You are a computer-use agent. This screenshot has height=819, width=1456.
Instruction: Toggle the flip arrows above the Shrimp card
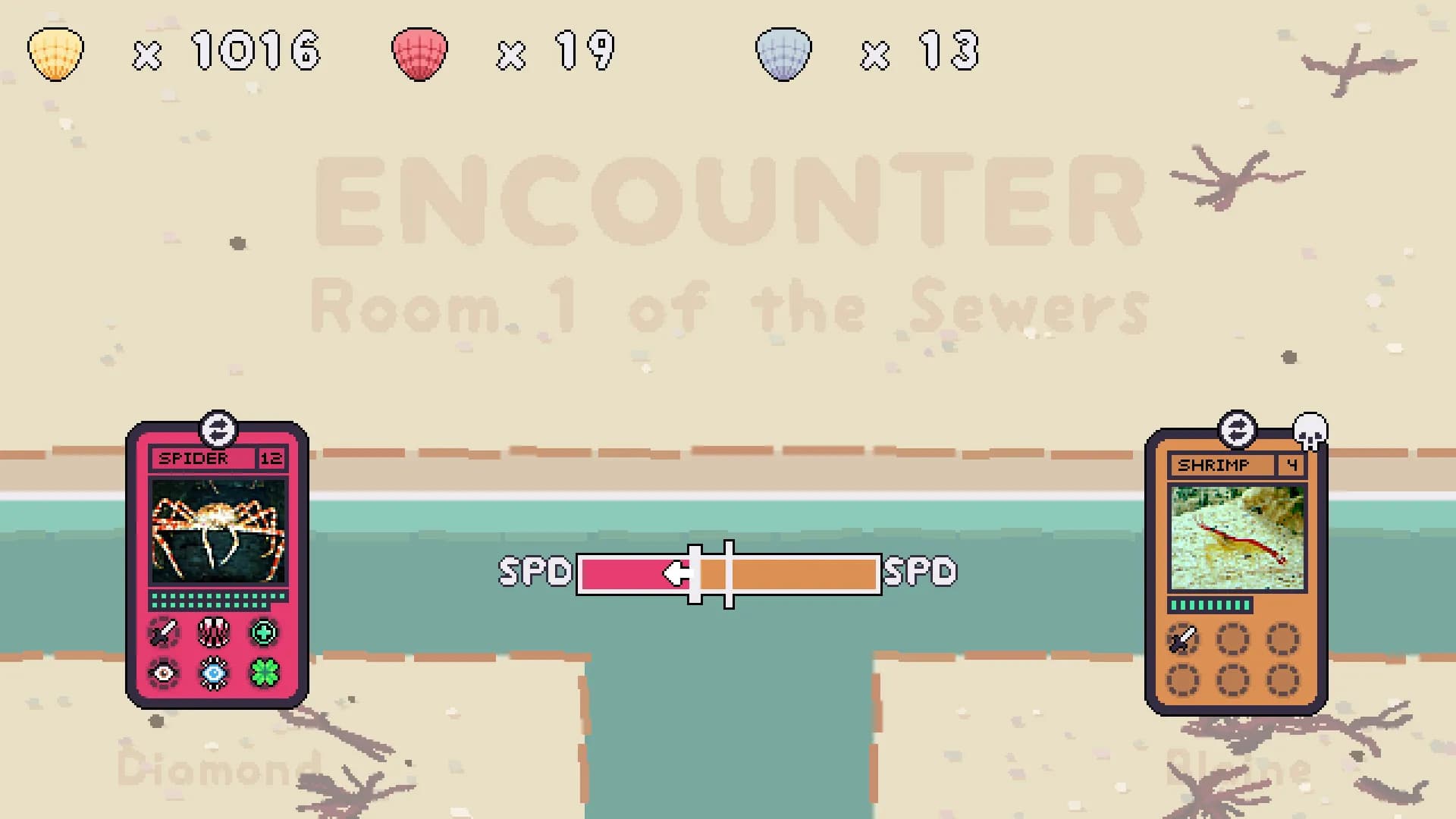[x=1236, y=429]
